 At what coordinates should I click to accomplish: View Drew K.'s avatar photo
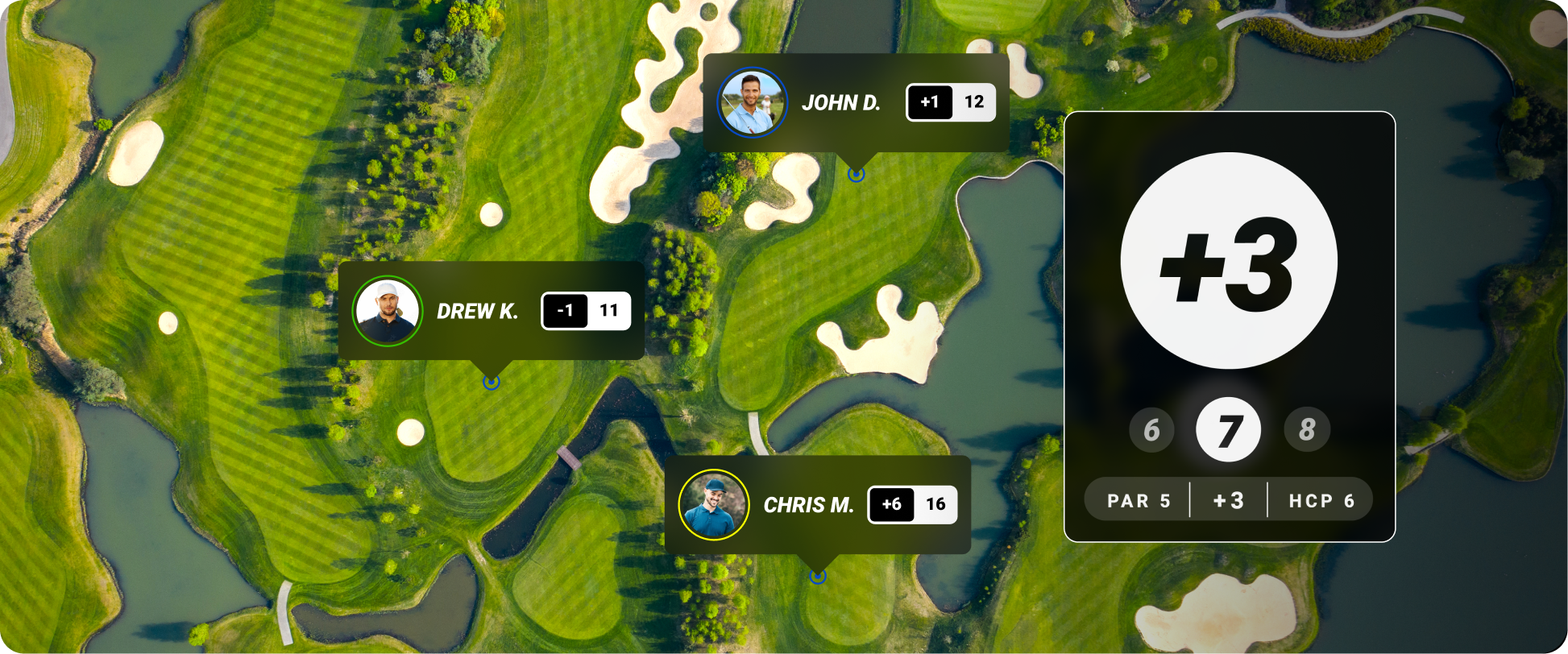click(388, 311)
